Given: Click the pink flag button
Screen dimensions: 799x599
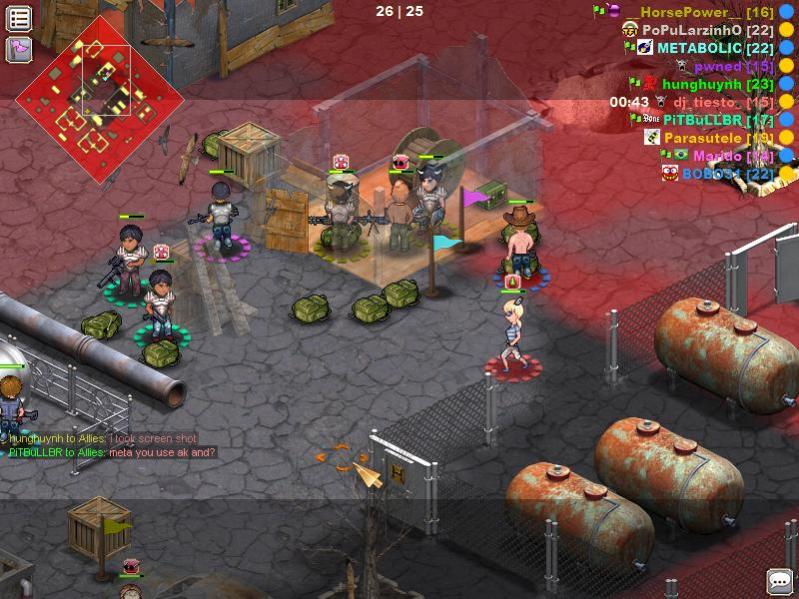Looking at the screenshot, I should pos(19,49).
